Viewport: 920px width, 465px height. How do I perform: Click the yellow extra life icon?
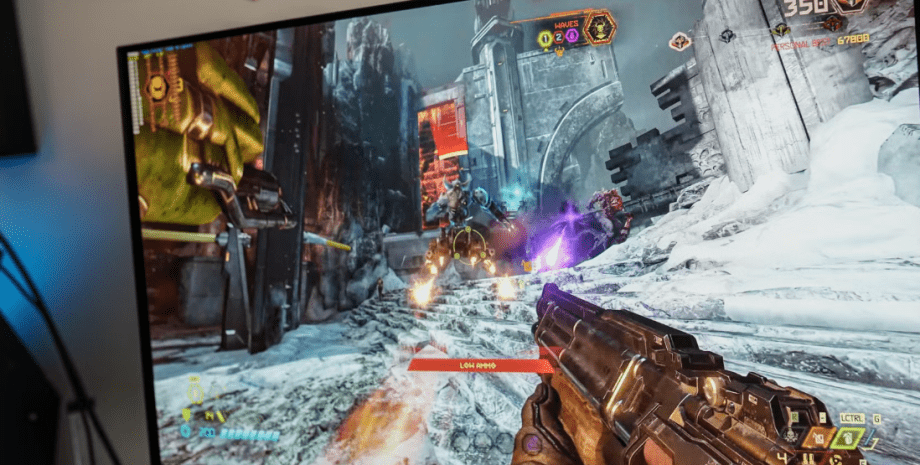(x=195, y=392)
